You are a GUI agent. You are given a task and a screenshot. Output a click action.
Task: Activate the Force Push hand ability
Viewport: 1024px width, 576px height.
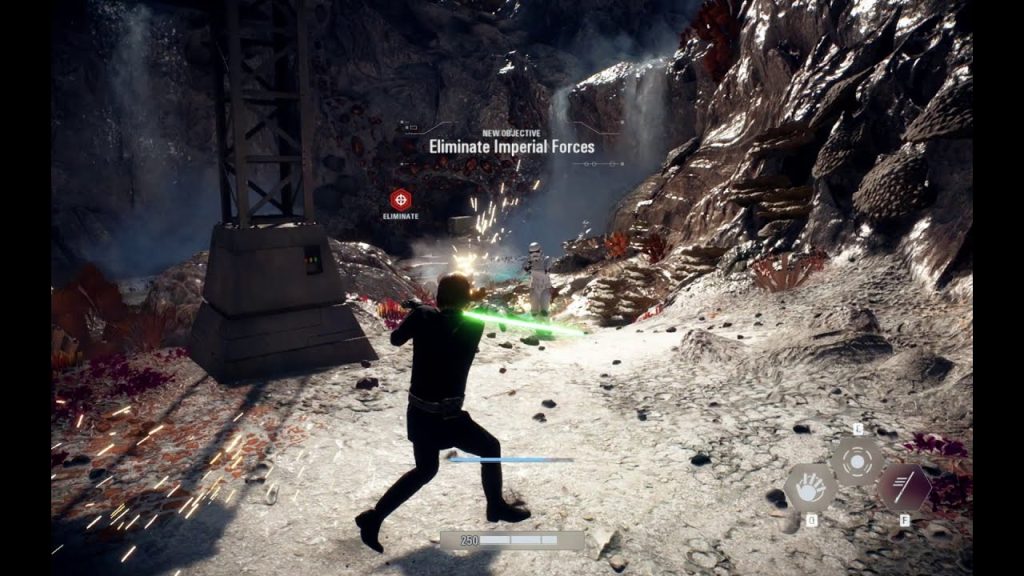coord(809,488)
